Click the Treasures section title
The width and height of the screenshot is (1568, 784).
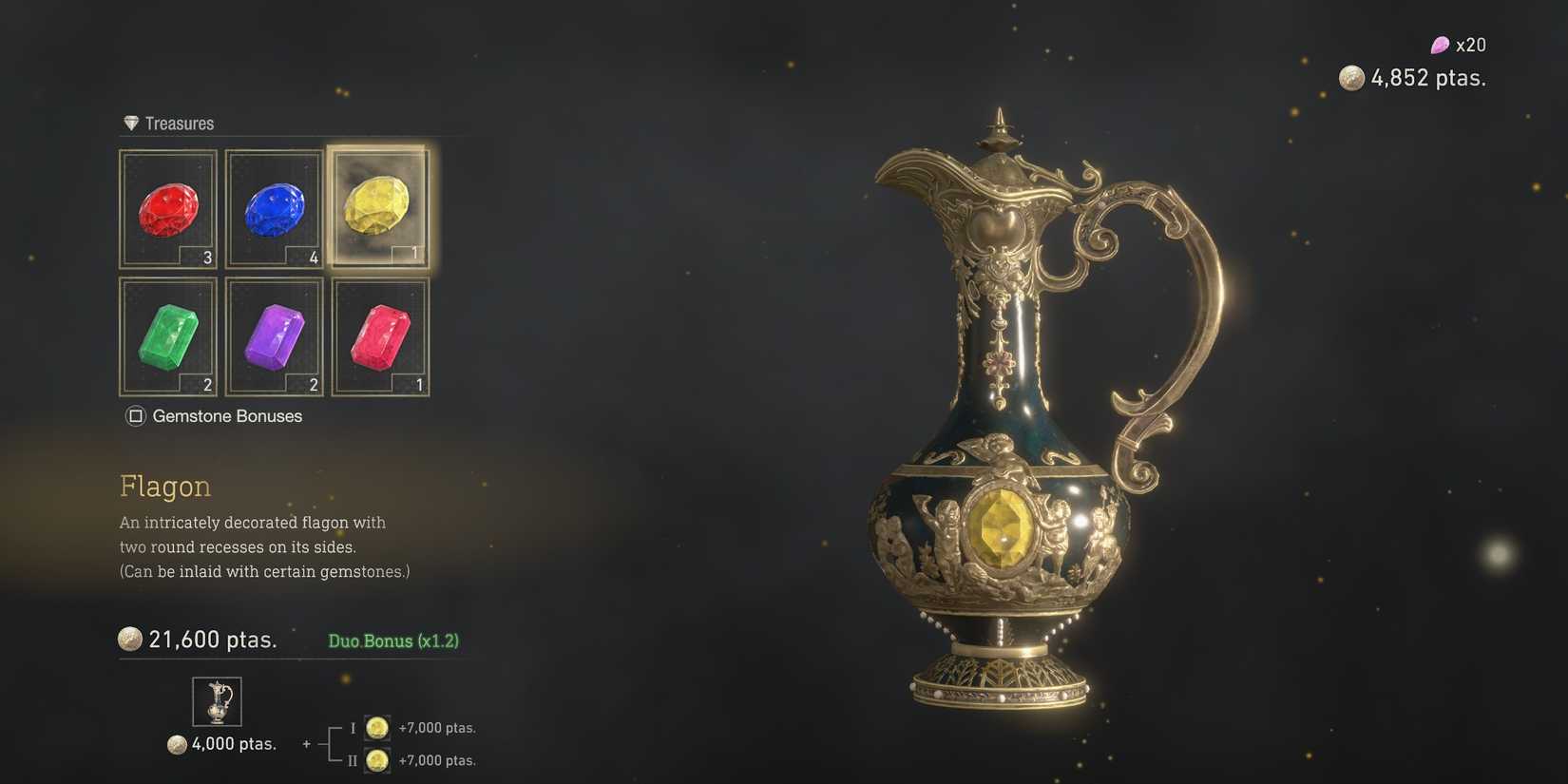tap(181, 123)
